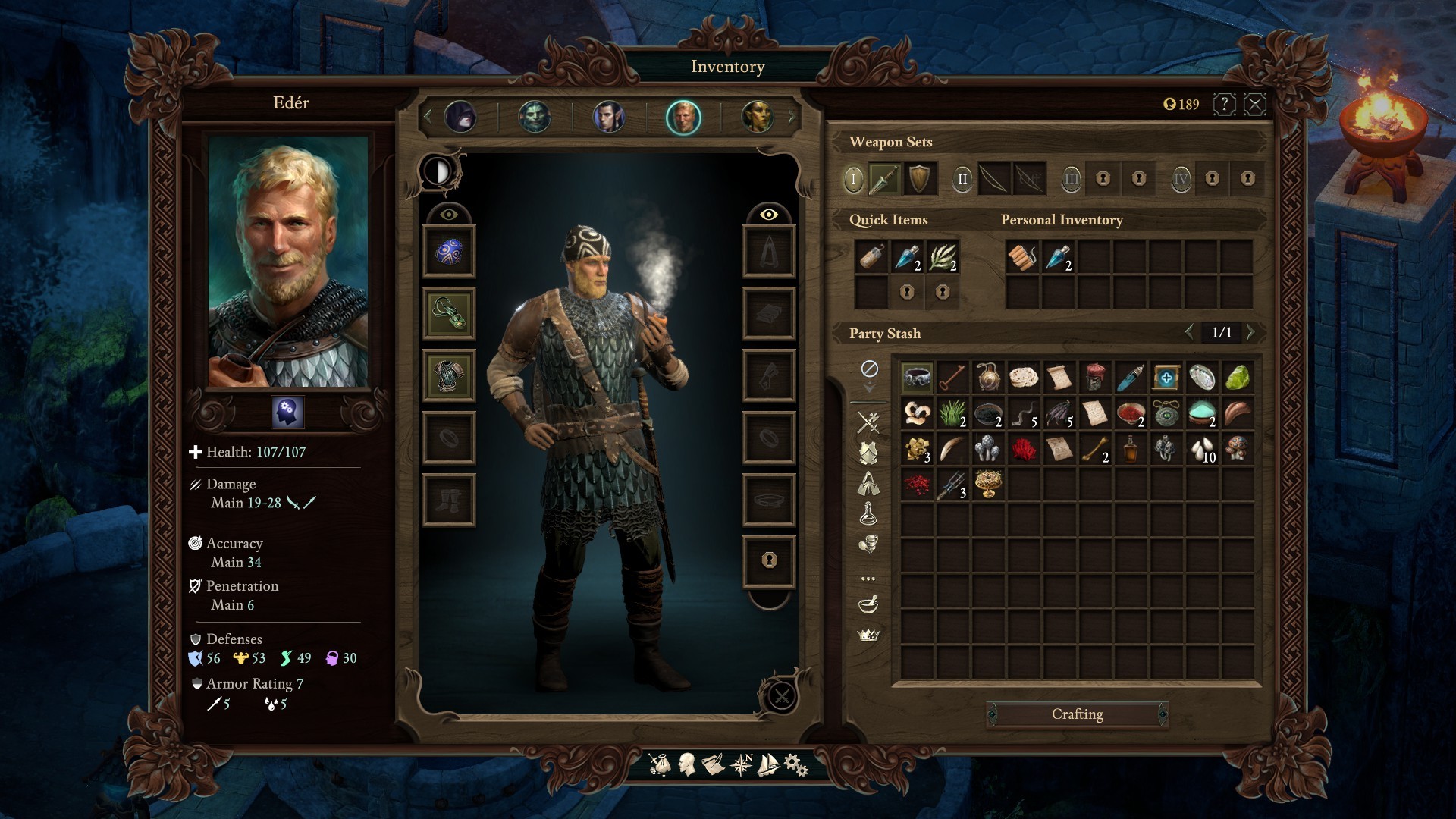This screenshot has height=819, width=1456.
Task: Open the ship management icon
Action: coord(768,764)
